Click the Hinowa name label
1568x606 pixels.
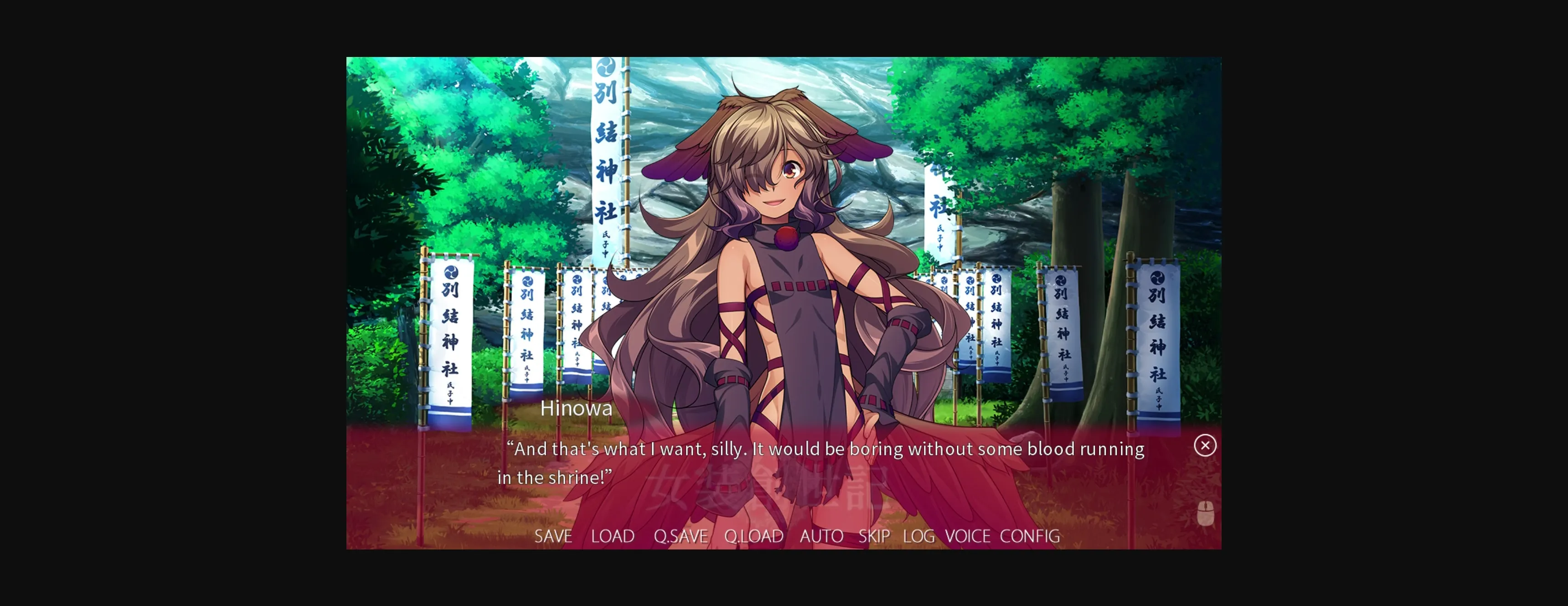click(577, 408)
